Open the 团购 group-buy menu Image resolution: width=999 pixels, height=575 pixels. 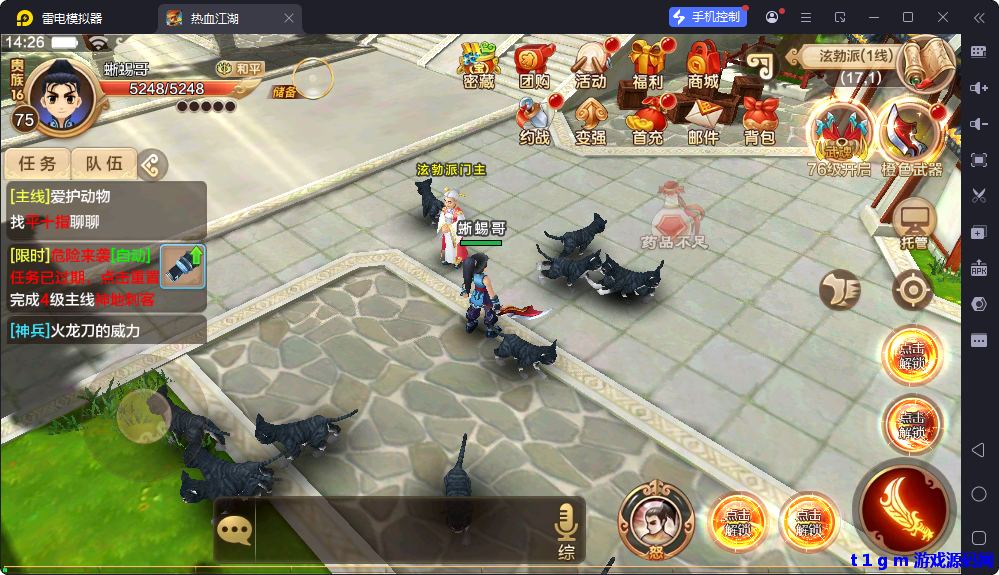pos(535,65)
